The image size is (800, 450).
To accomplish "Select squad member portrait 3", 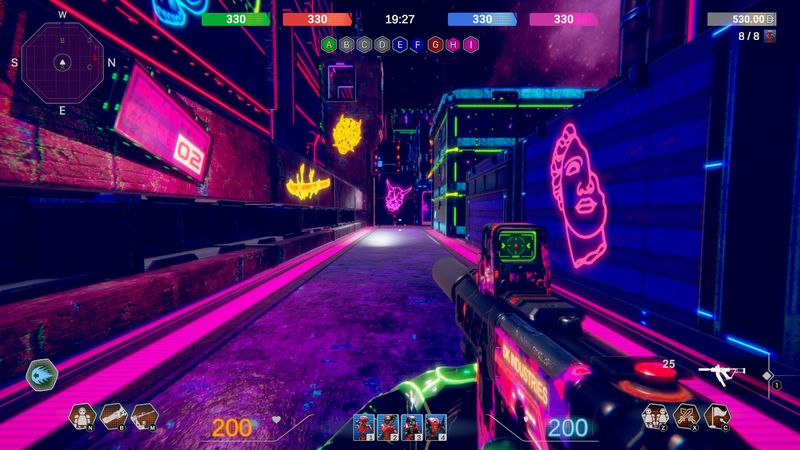I will 411,427.
